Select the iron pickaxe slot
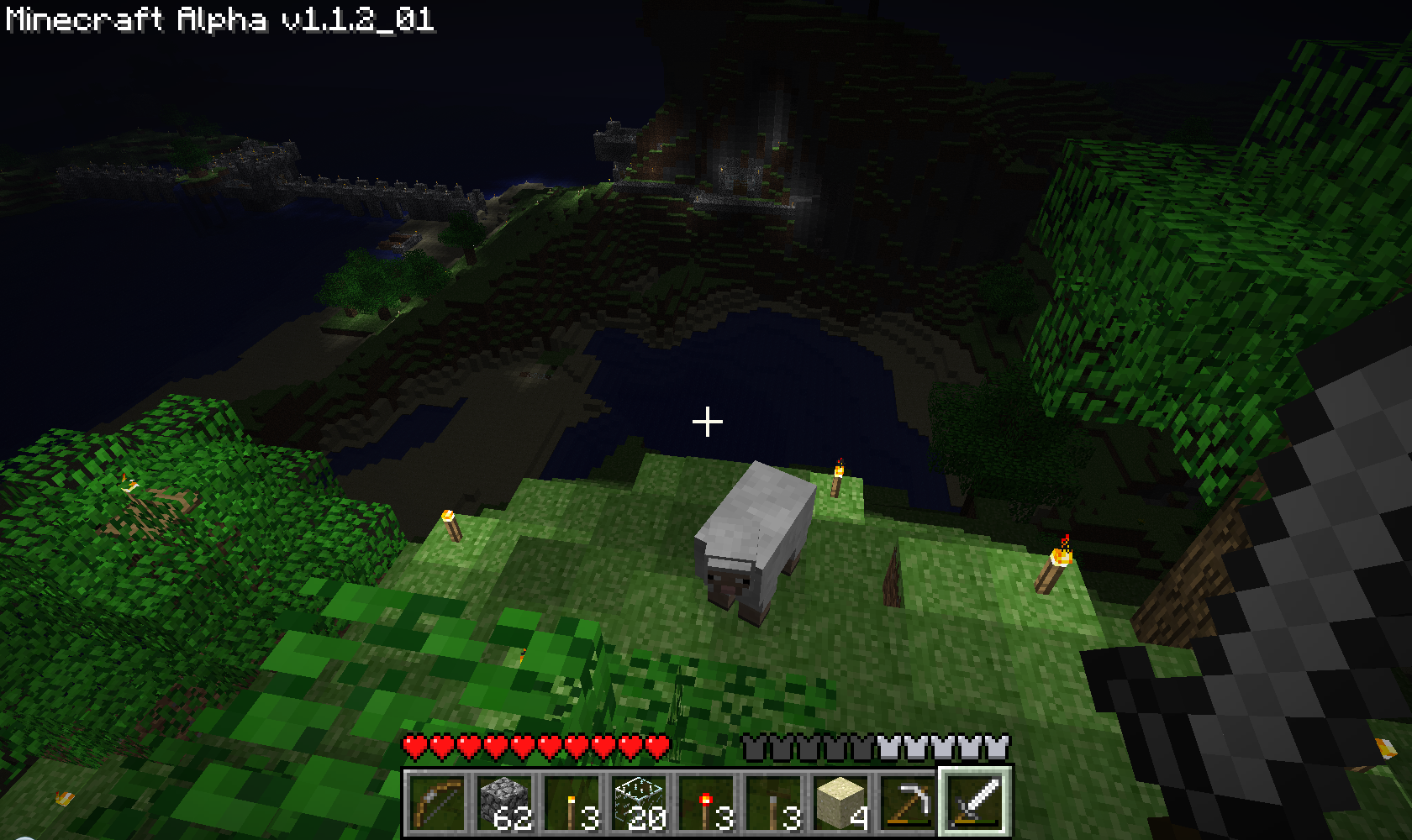This screenshot has width=1412, height=840. (x=908, y=803)
